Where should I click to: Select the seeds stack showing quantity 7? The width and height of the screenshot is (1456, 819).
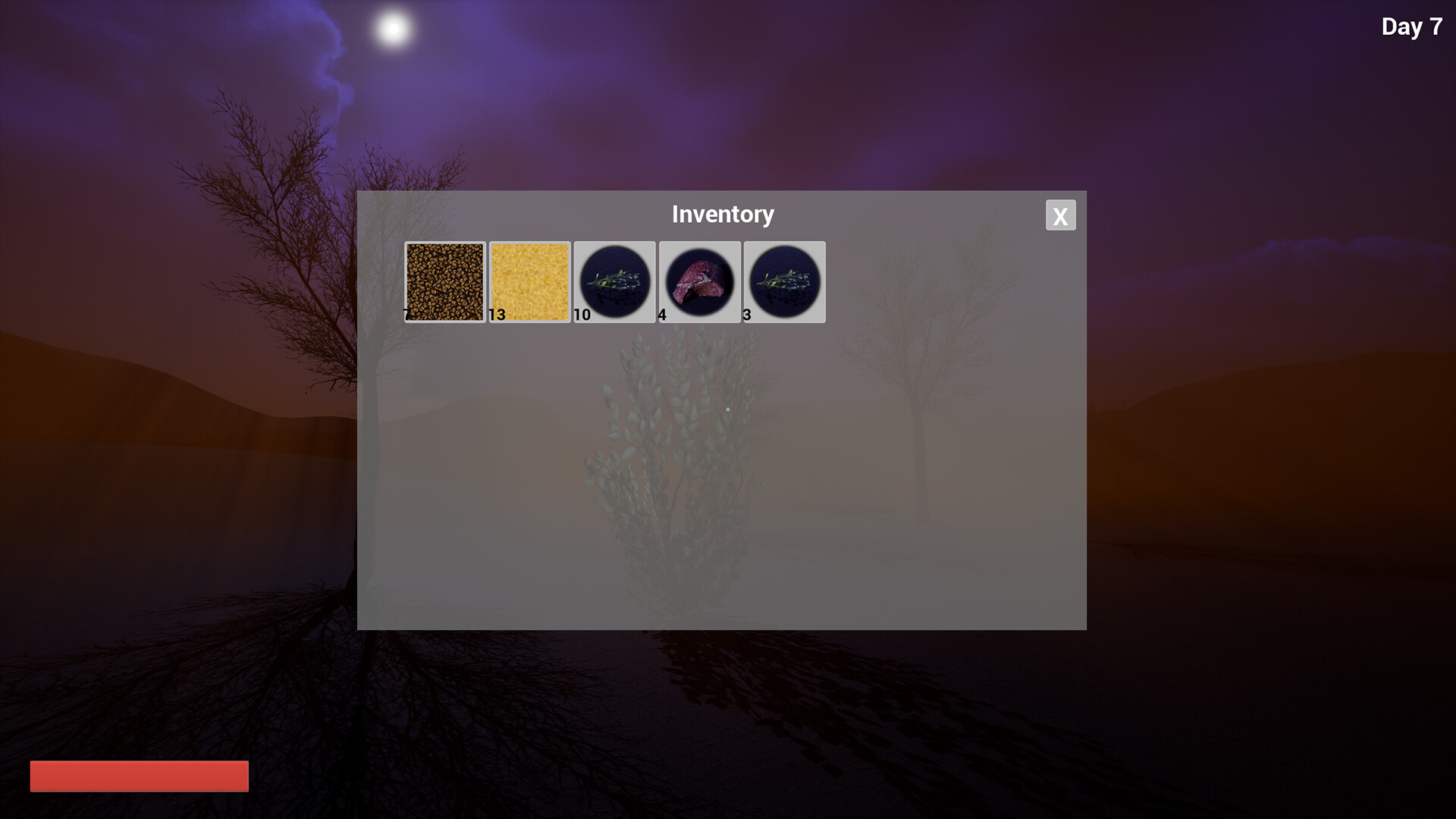[444, 281]
